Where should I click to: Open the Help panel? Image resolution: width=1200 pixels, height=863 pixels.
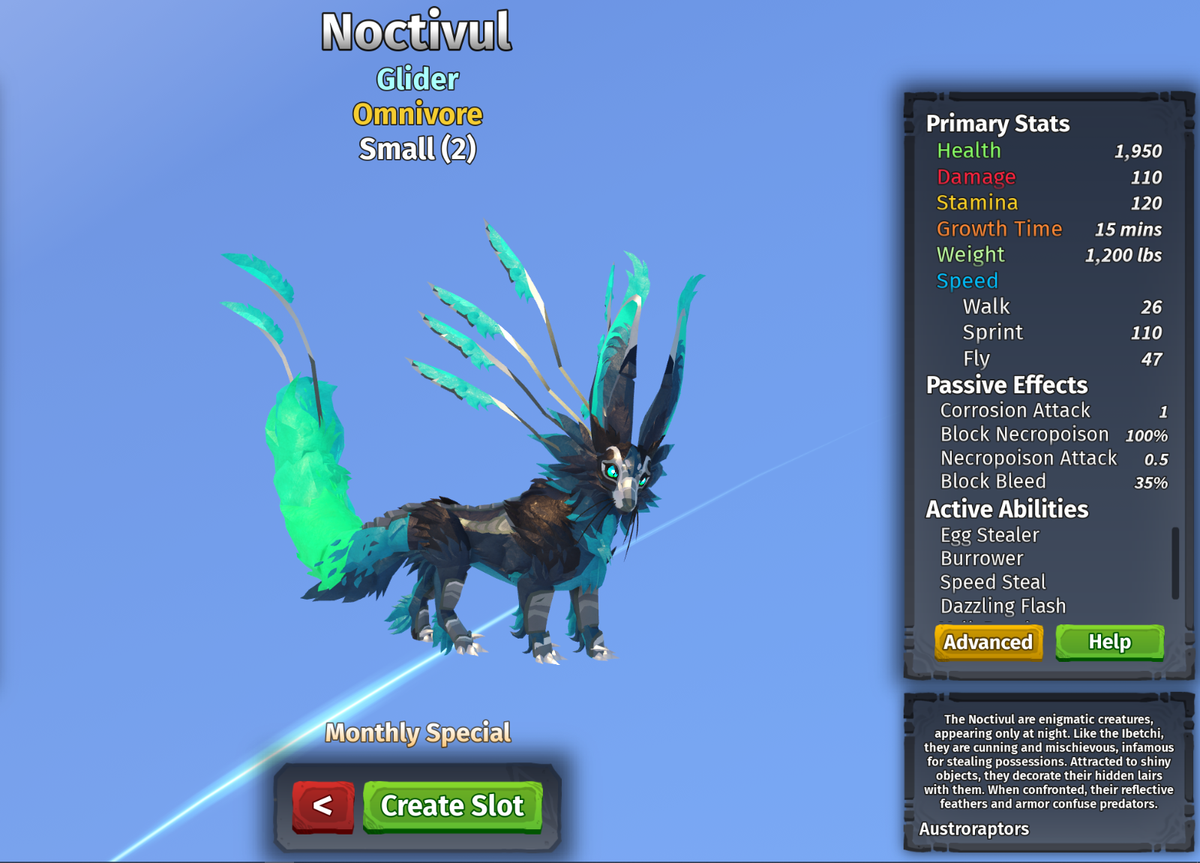[1109, 642]
